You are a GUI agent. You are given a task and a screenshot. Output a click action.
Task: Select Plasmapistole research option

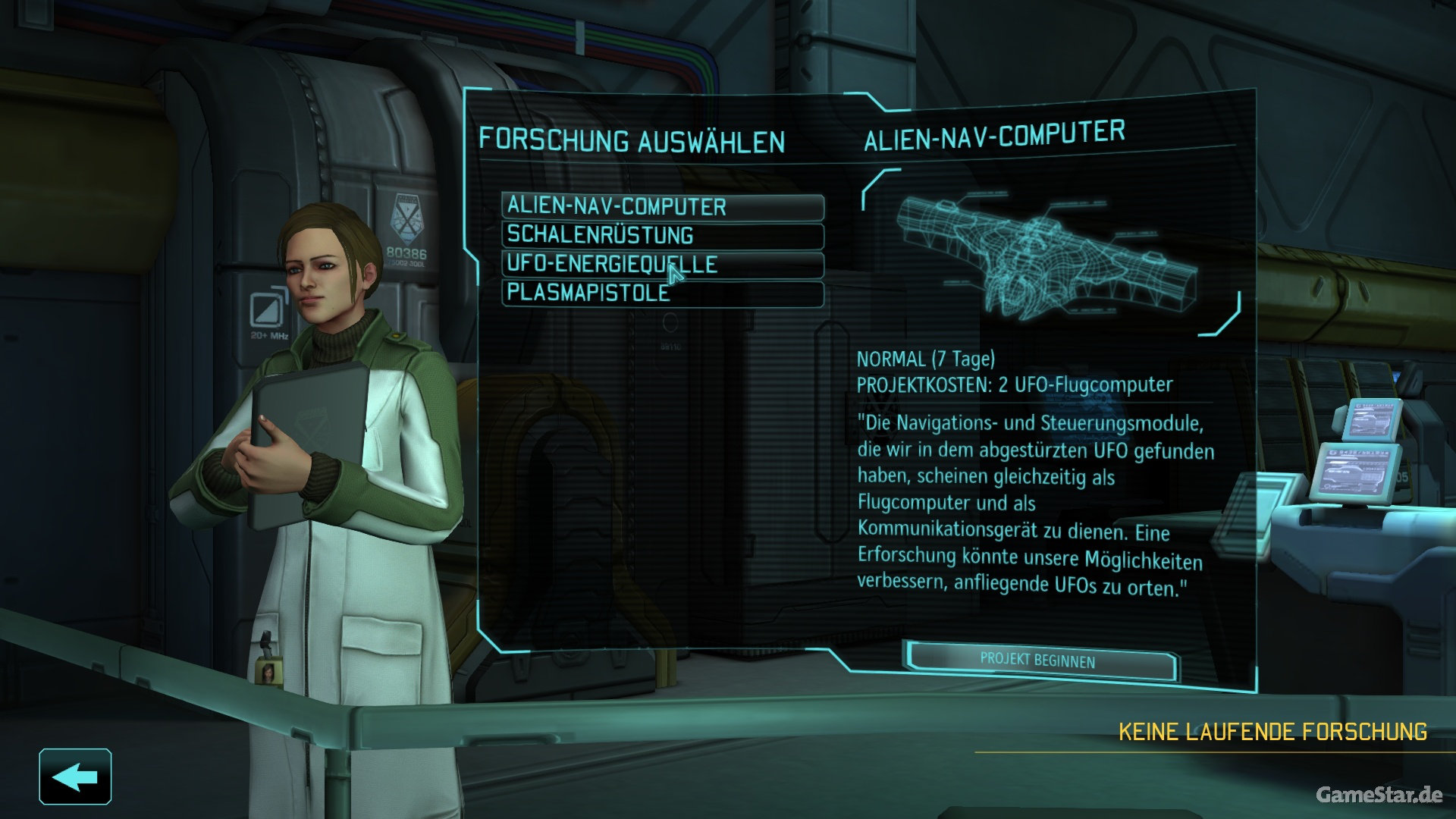(x=662, y=293)
